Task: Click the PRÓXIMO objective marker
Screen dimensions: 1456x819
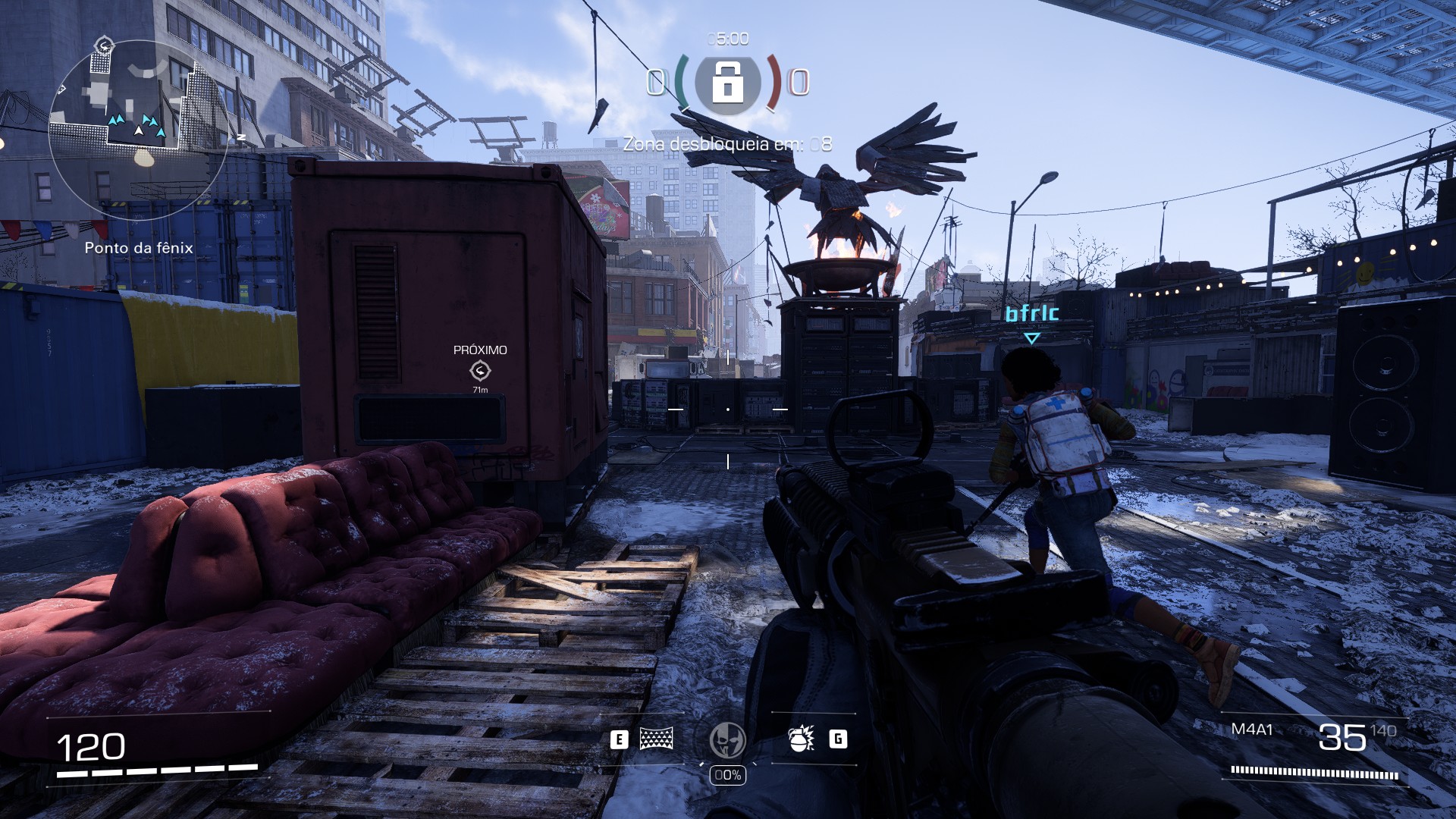Action: pyautogui.click(x=480, y=370)
